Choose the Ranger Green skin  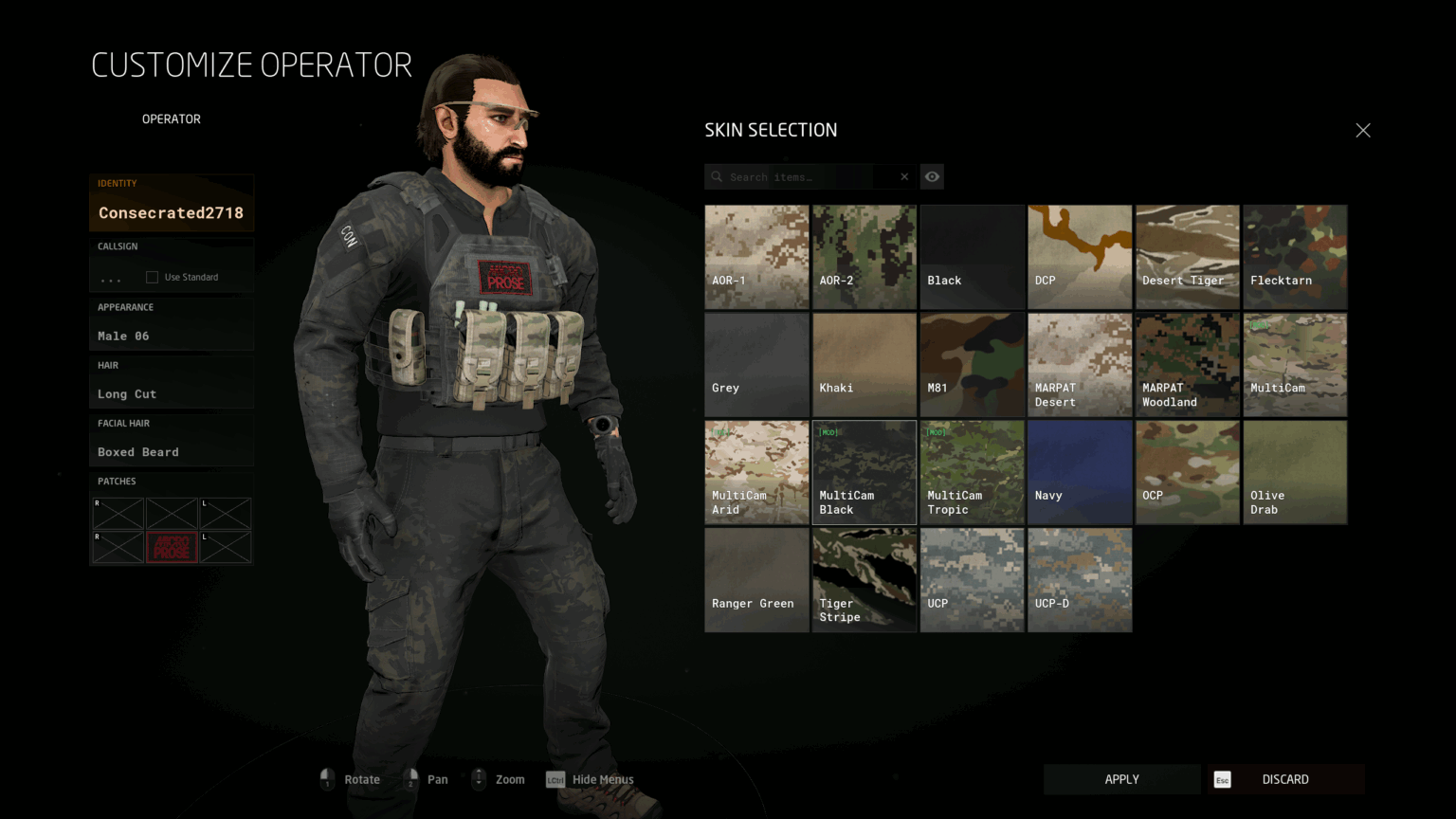(756, 580)
